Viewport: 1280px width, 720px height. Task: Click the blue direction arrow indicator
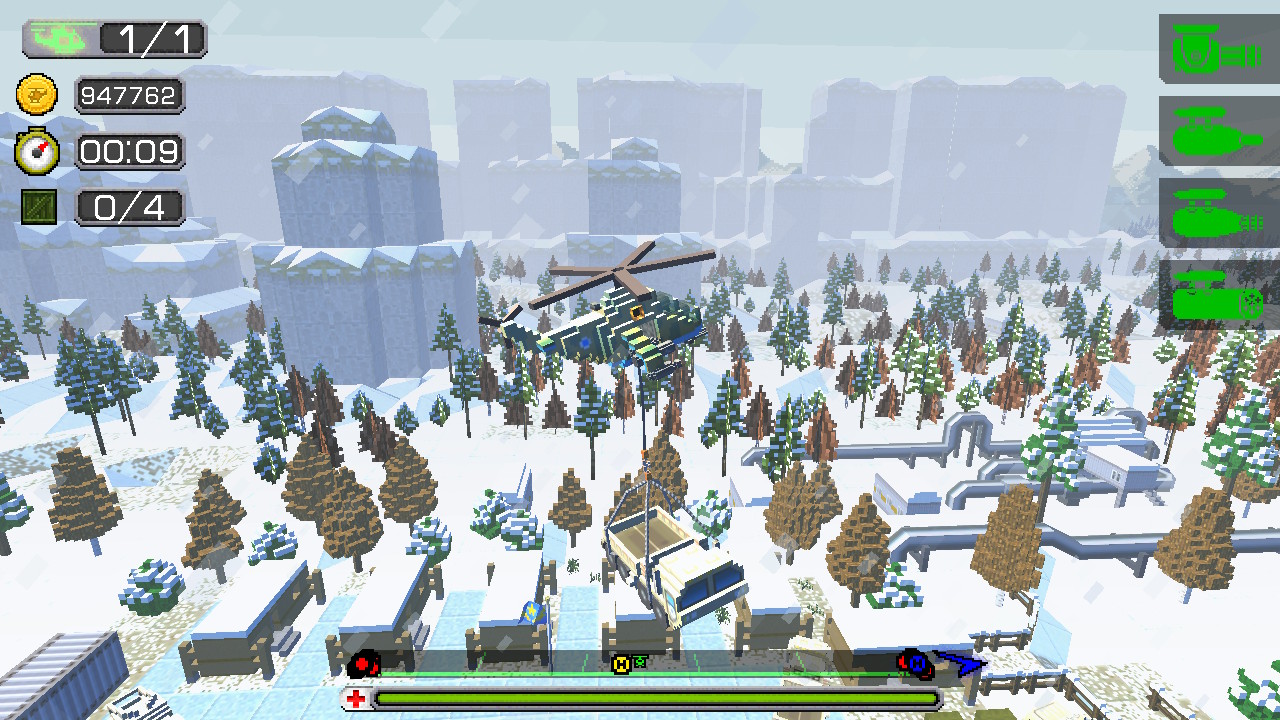(x=958, y=663)
